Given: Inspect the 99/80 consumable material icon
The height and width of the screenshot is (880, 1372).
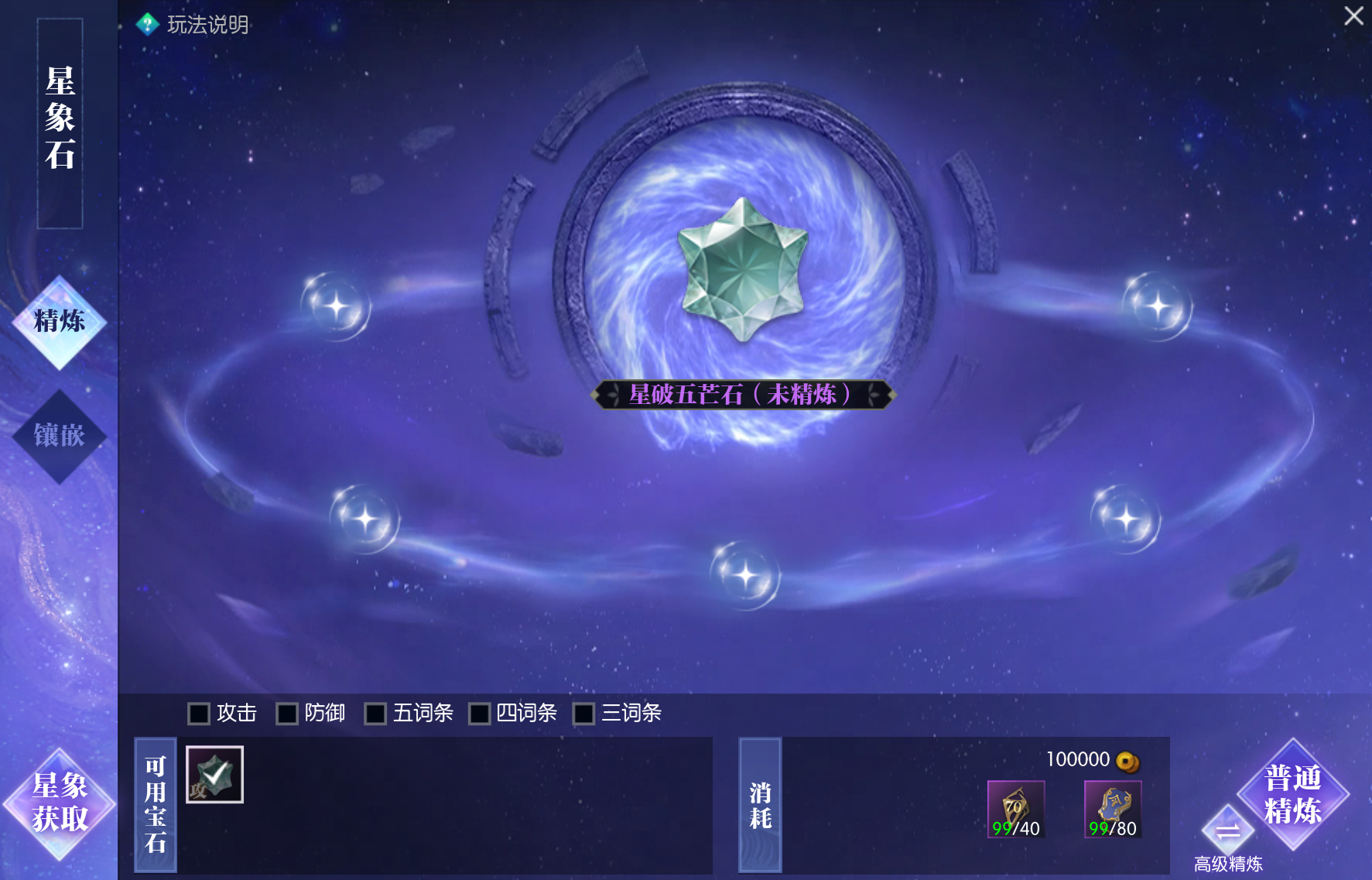Looking at the screenshot, I should pyautogui.click(x=1113, y=809).
